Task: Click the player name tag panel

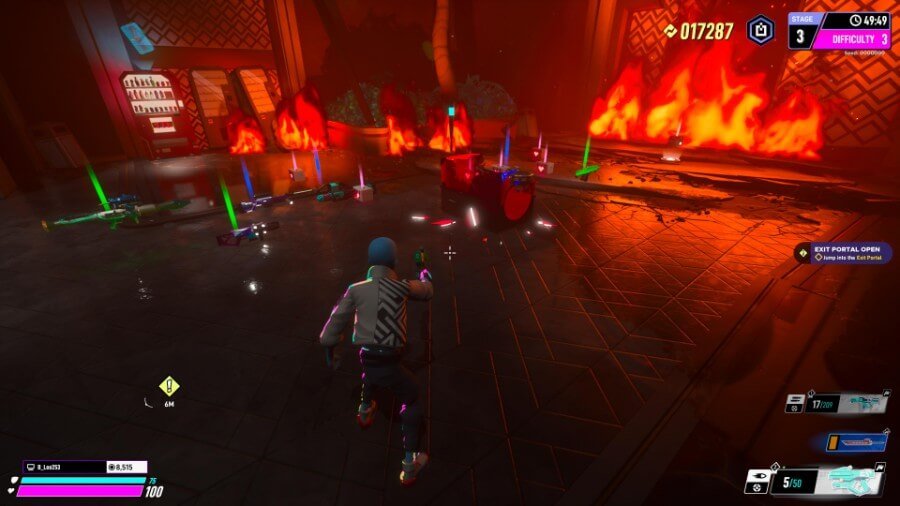Action: click(64, 466)
